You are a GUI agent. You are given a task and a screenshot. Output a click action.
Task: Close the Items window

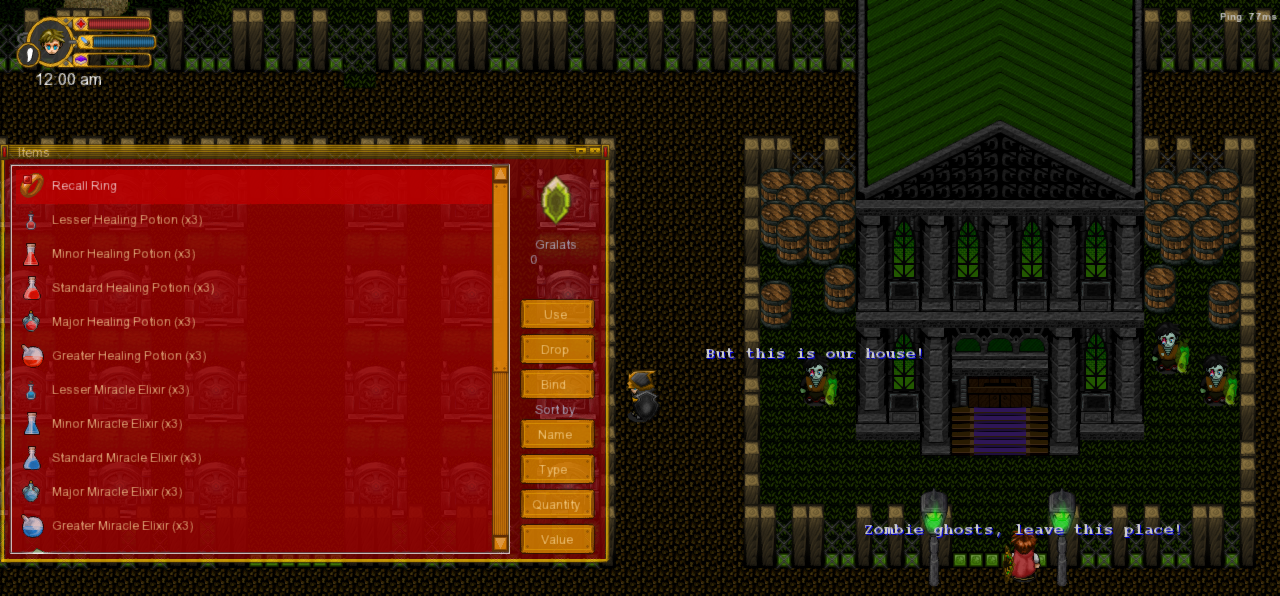click(x=595, y=151)
